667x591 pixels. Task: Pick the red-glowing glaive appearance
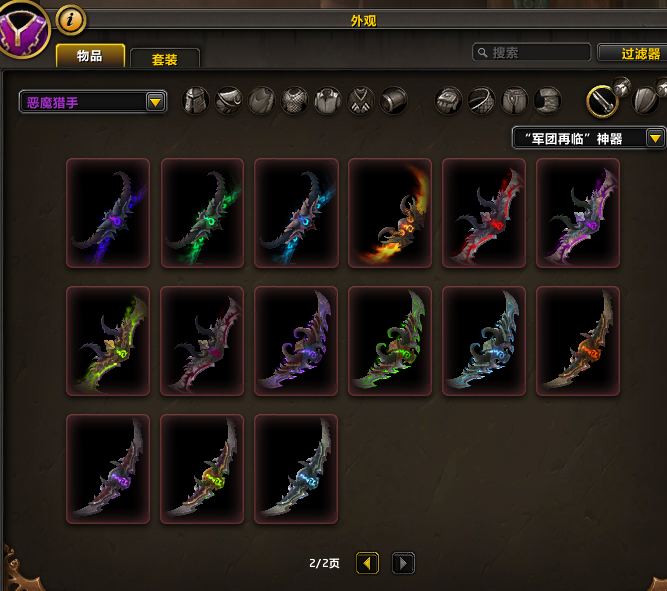[484, 213]
